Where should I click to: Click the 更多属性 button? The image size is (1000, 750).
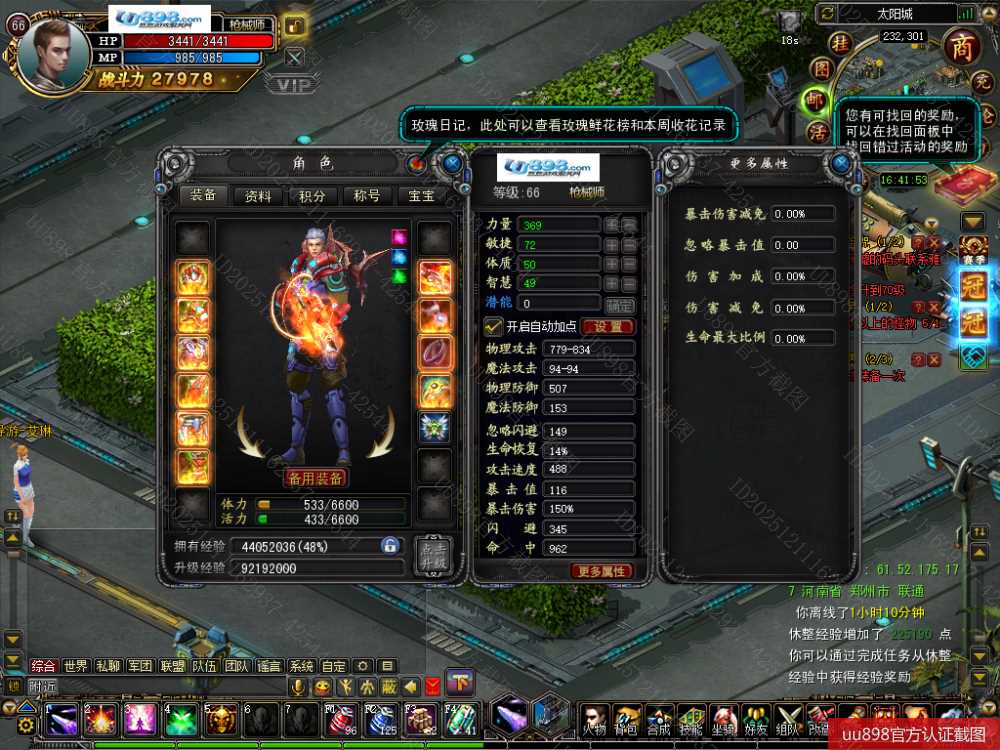(x=603, y=571)
